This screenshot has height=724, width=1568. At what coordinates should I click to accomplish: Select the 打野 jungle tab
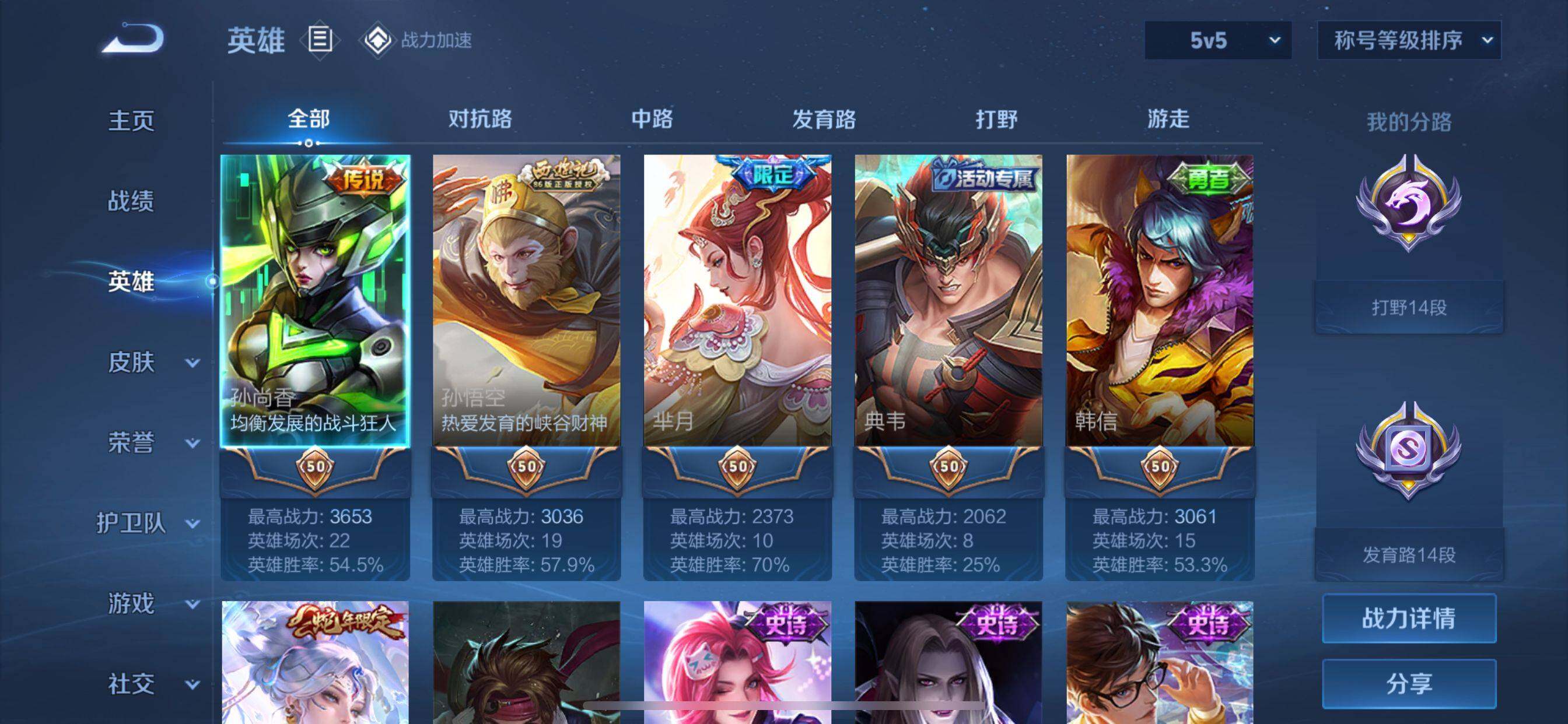tap(996, 119)
